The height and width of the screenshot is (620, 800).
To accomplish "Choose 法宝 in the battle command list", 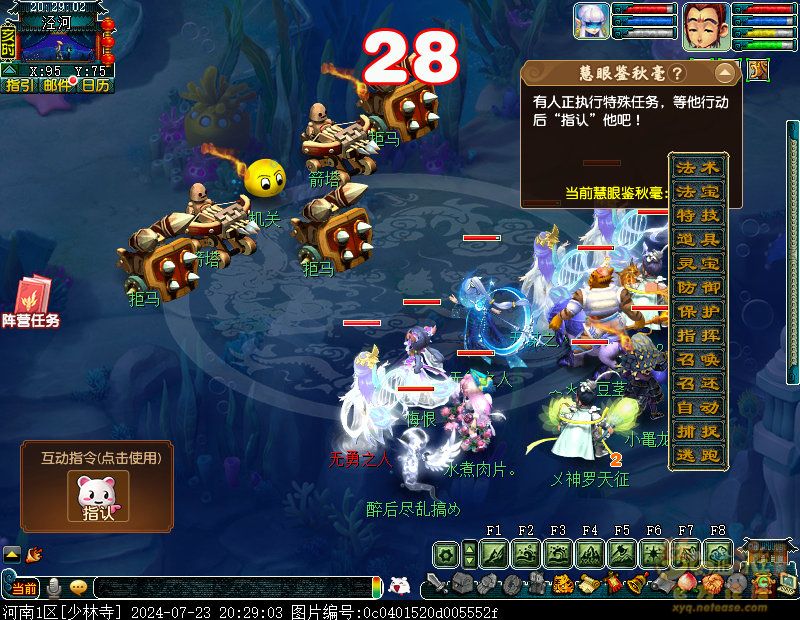I will pyautogui.click(x=697, y=192).
